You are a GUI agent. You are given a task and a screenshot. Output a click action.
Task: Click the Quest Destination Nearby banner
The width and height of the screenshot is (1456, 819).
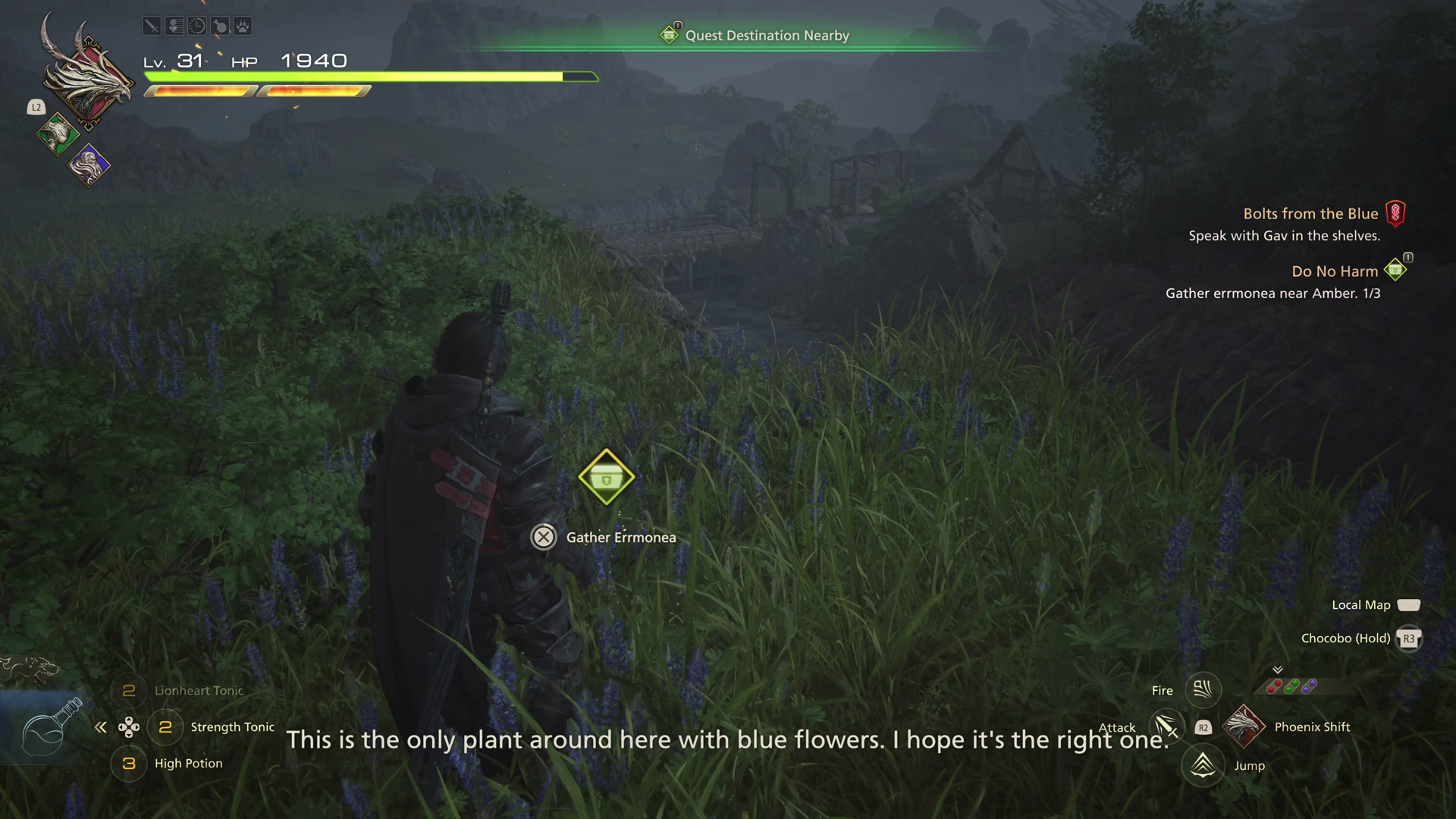766,36
